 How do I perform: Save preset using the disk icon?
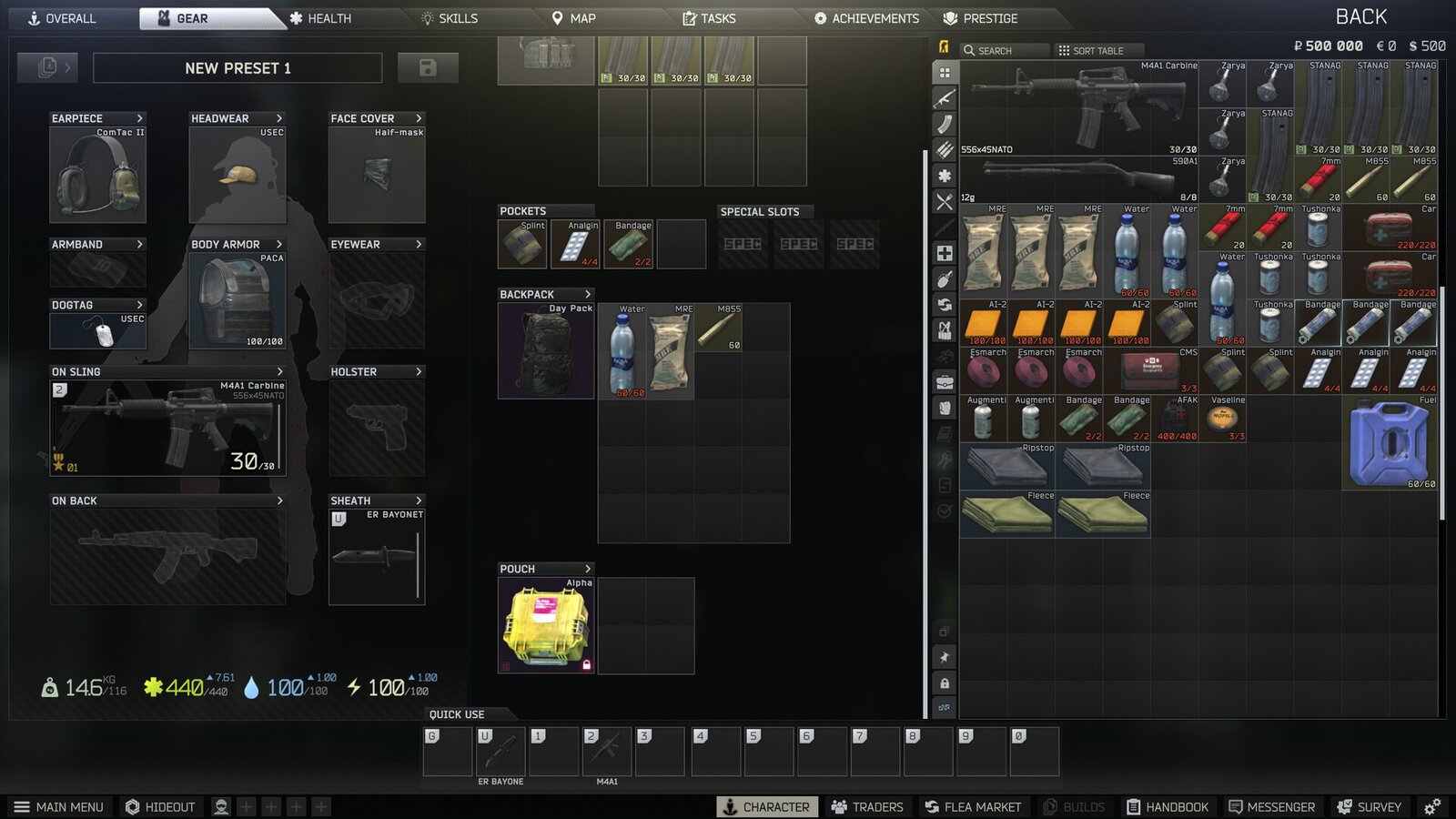coord(428,67)
